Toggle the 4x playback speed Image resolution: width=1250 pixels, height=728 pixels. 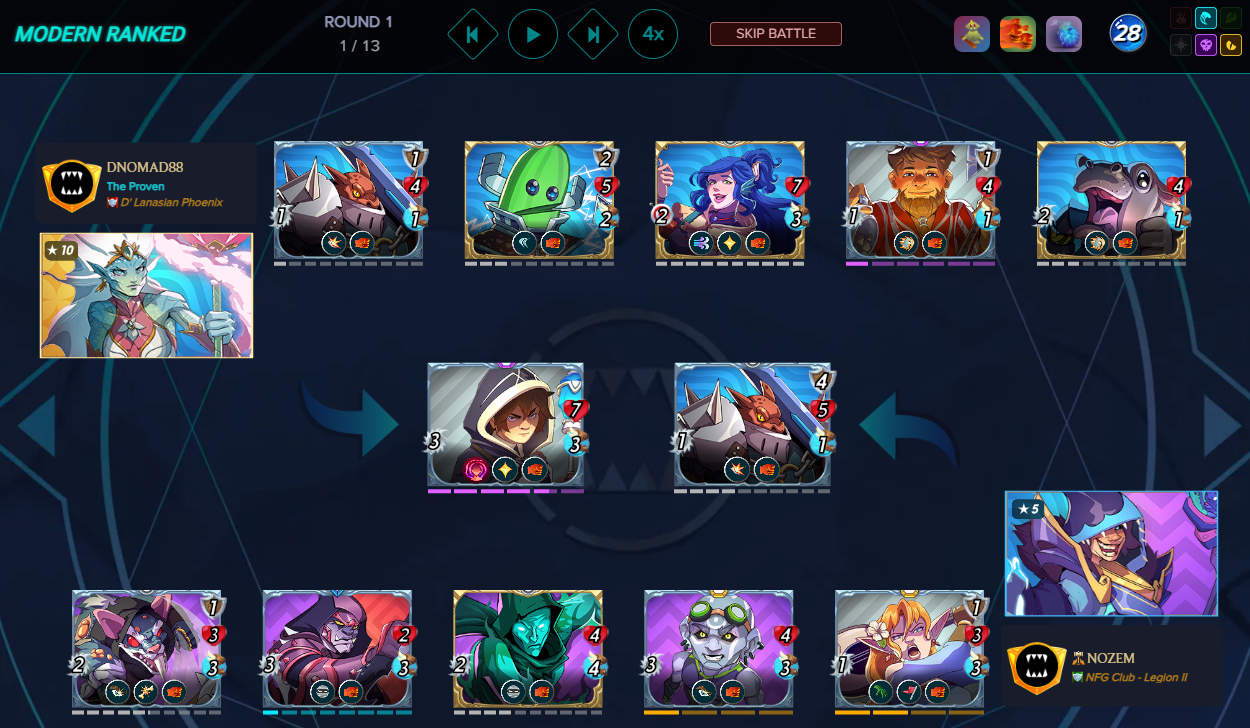[x=653, y=35]
